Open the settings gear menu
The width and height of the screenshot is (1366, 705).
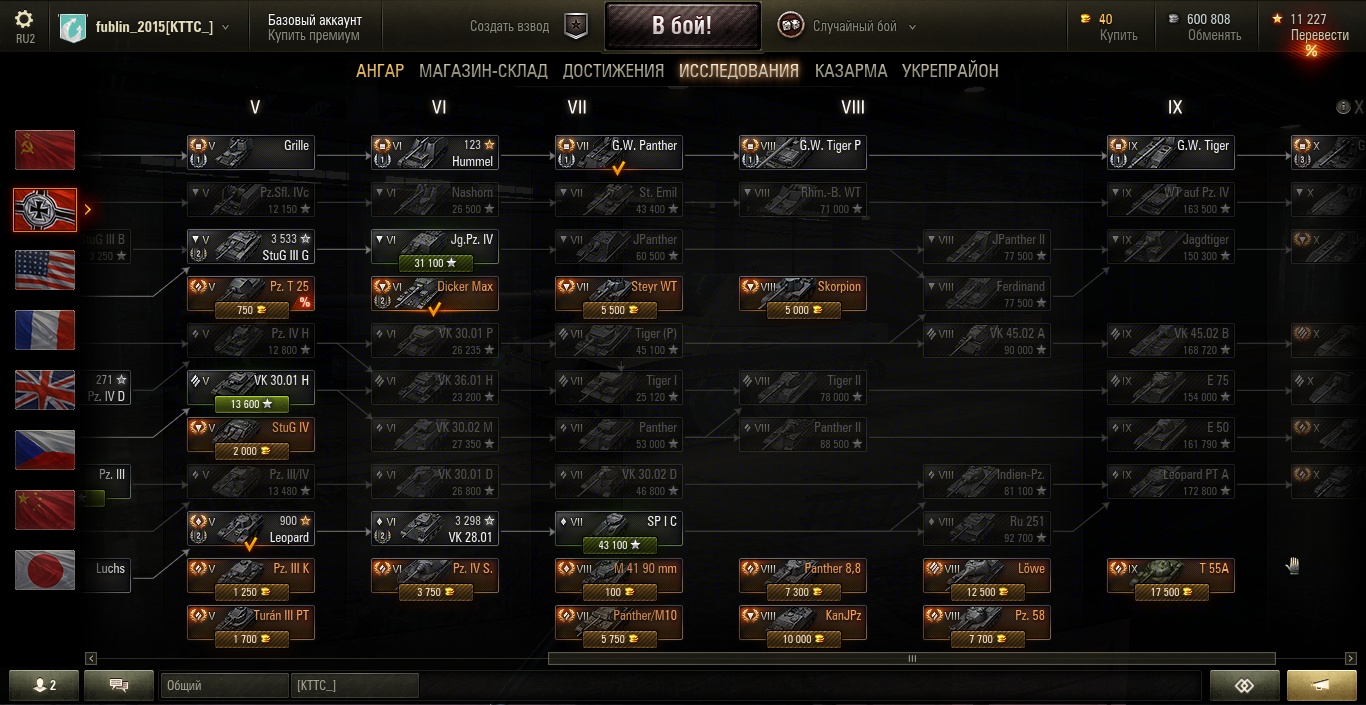(25, 20)
